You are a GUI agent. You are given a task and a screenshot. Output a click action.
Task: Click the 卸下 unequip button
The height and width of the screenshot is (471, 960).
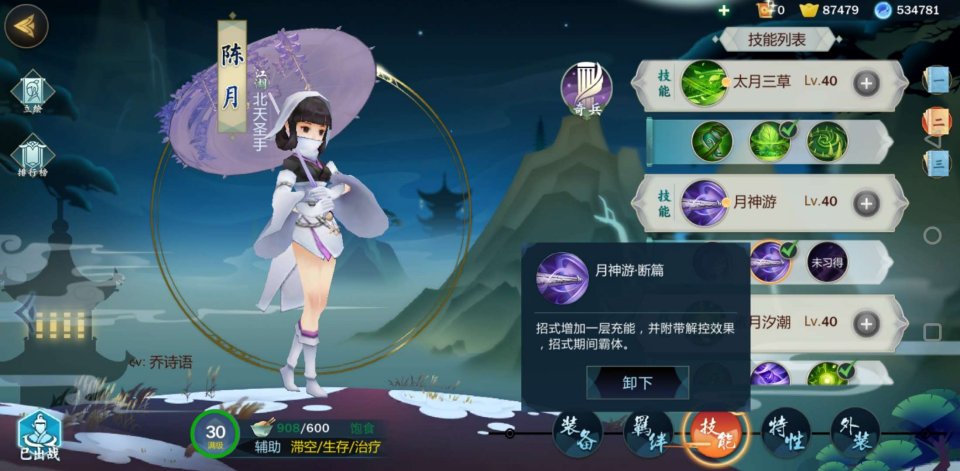[x=637, y=382]
